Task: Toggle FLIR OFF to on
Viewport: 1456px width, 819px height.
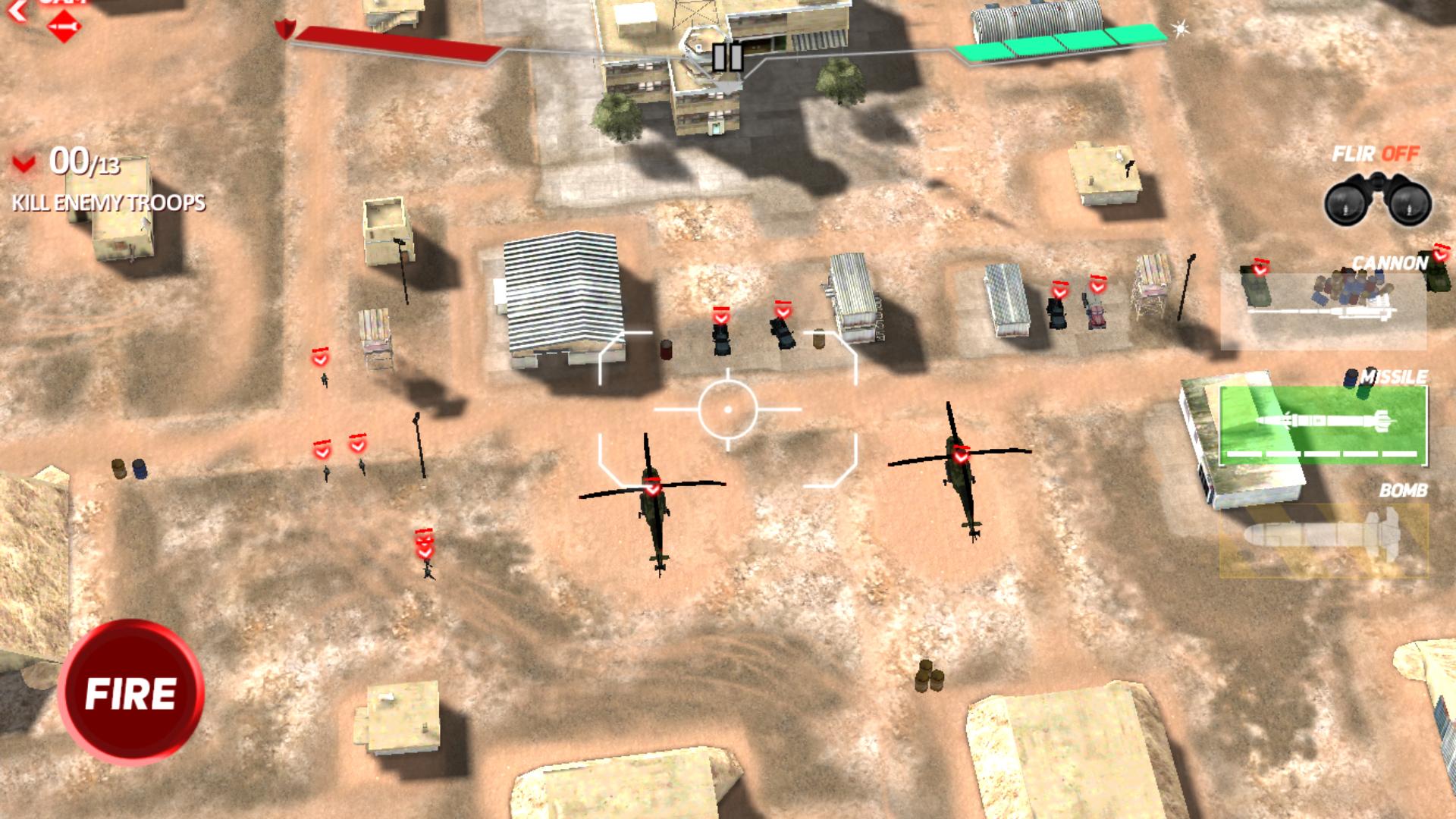Action: click(1376, 155)
